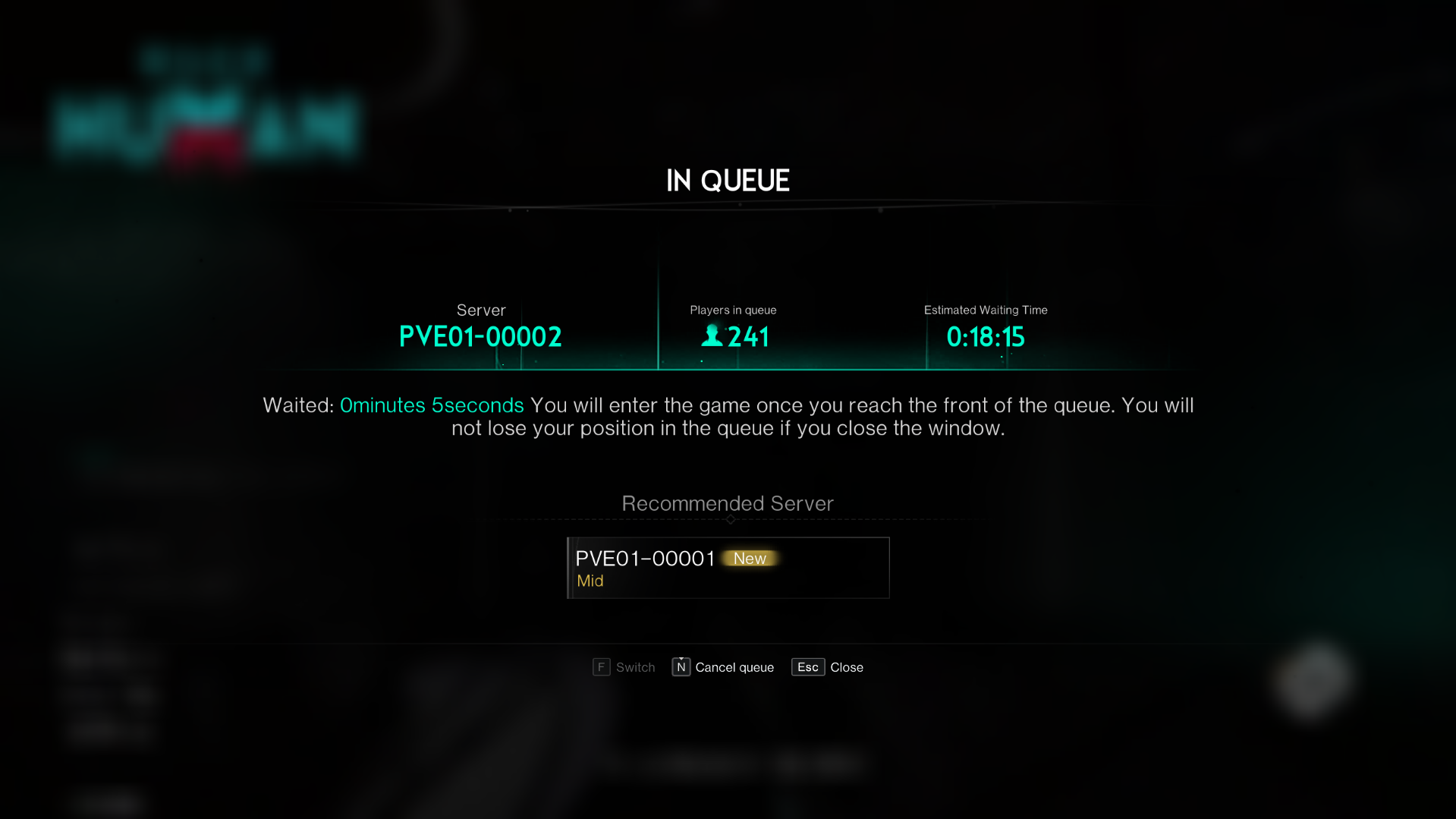Screen dimensions: 1456x819
Task: Select the IN QUEUE header tab
Action: pyautogui.click(x=728, y=180)
